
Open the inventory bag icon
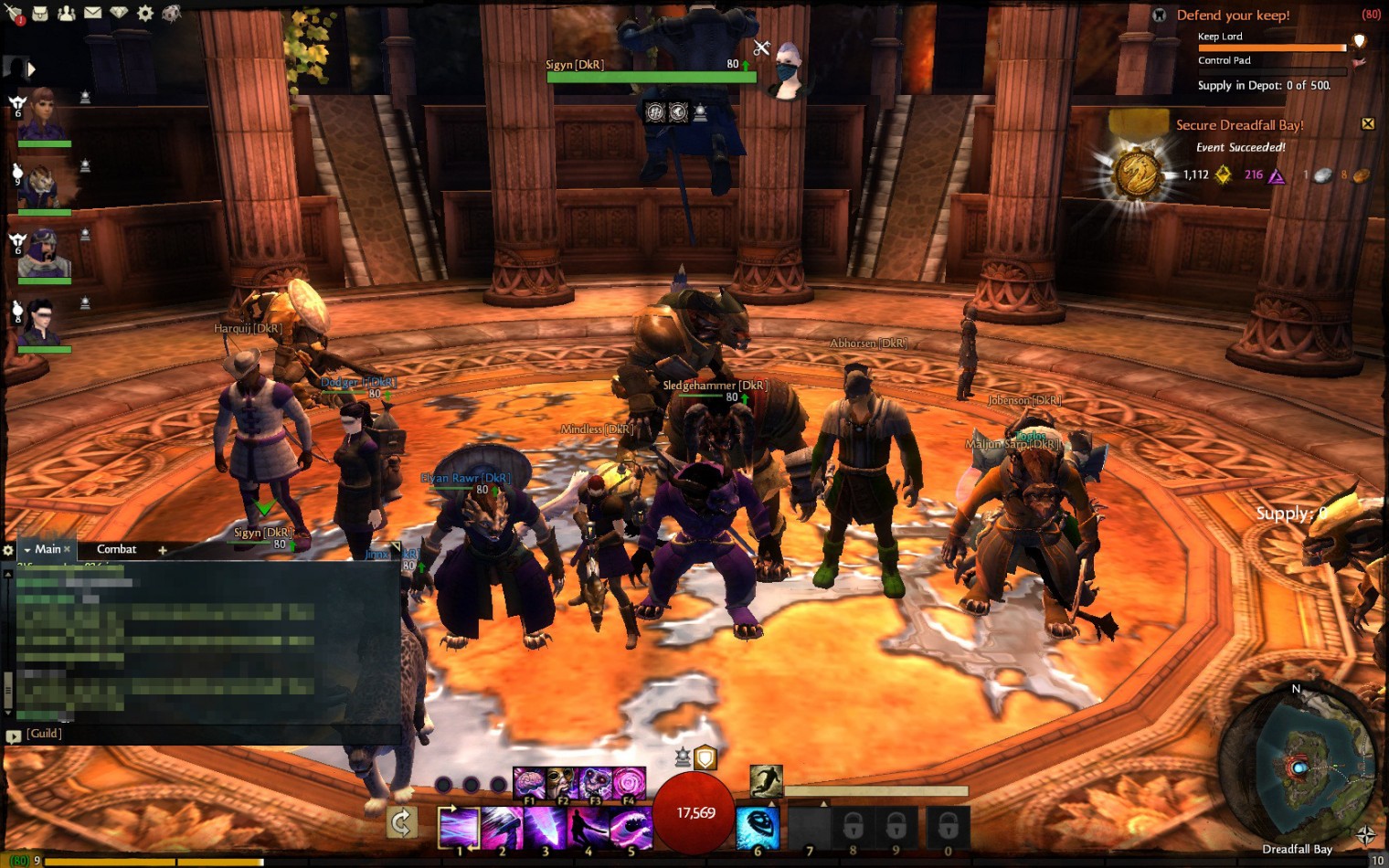(40, 13)
